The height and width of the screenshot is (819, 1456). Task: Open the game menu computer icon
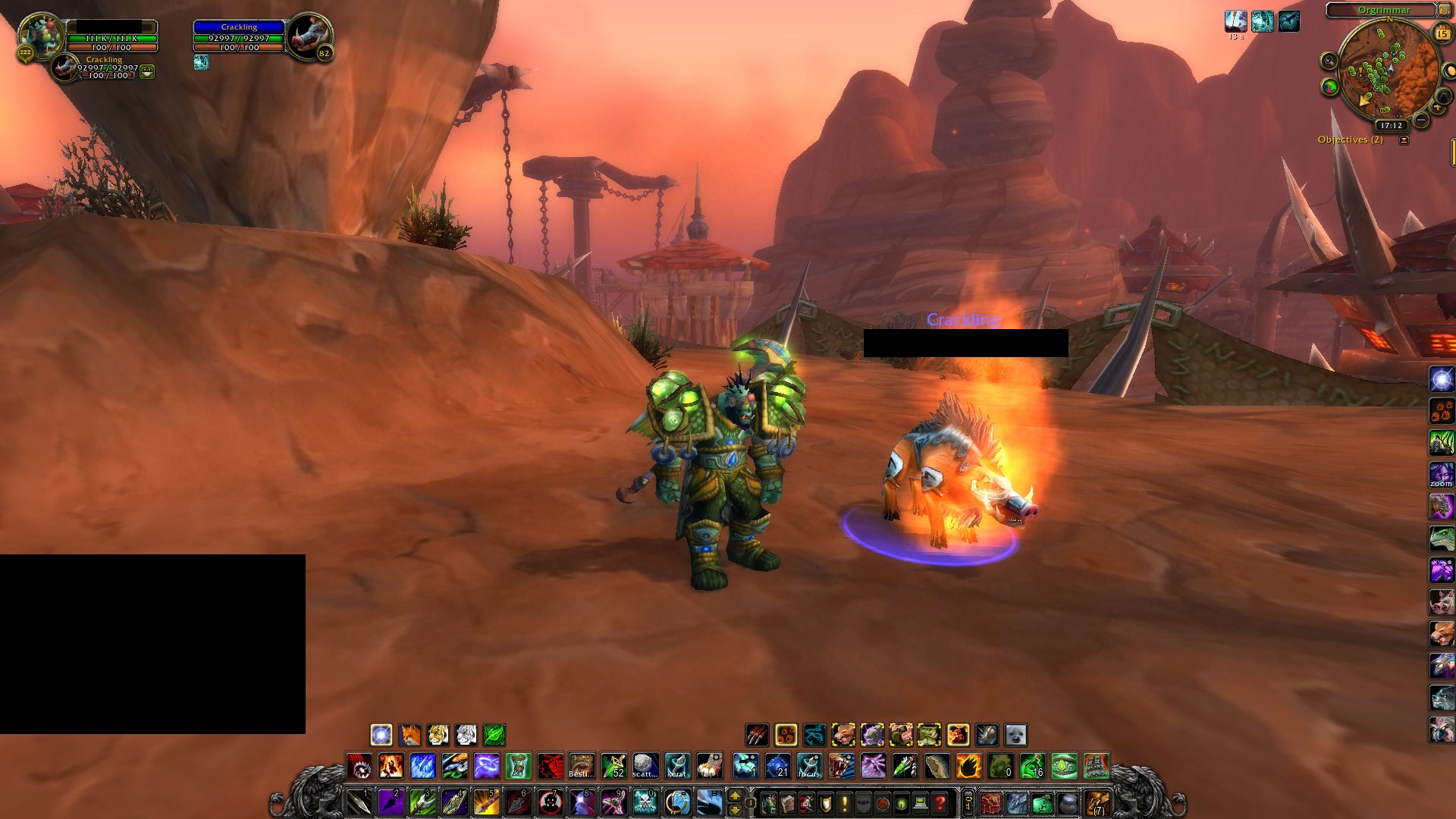click(921, 803)
